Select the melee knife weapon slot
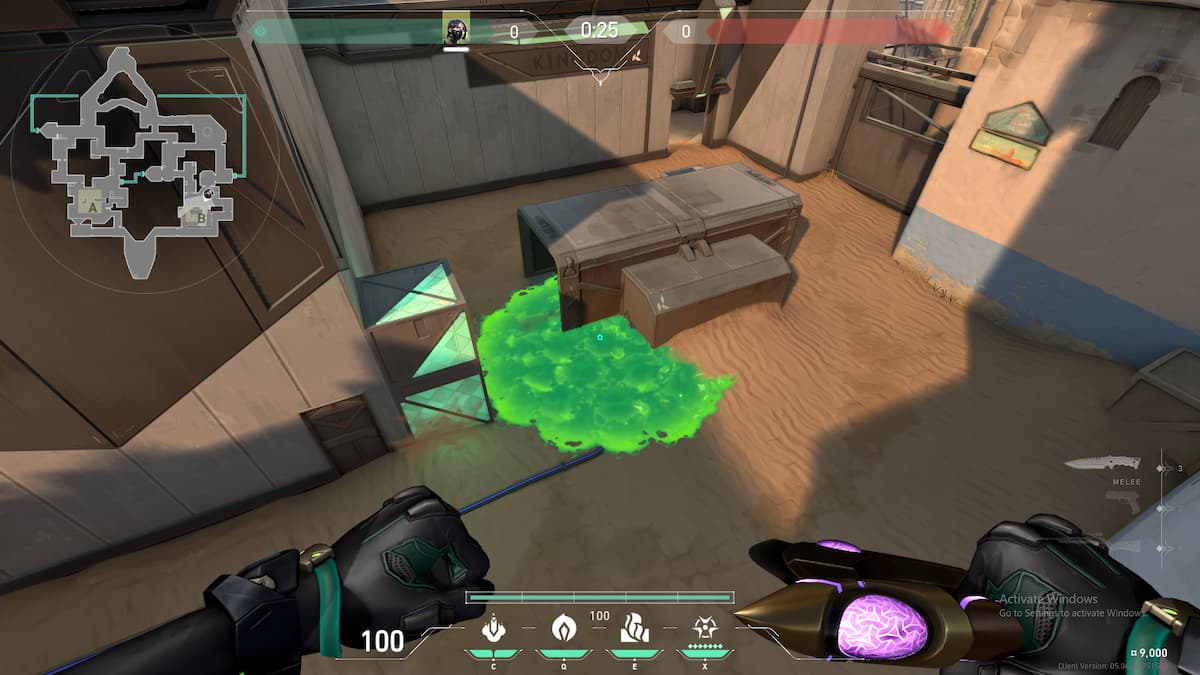Viewport: 1200px width, 675px height. pyautogui.click(x=1102, y=464)
